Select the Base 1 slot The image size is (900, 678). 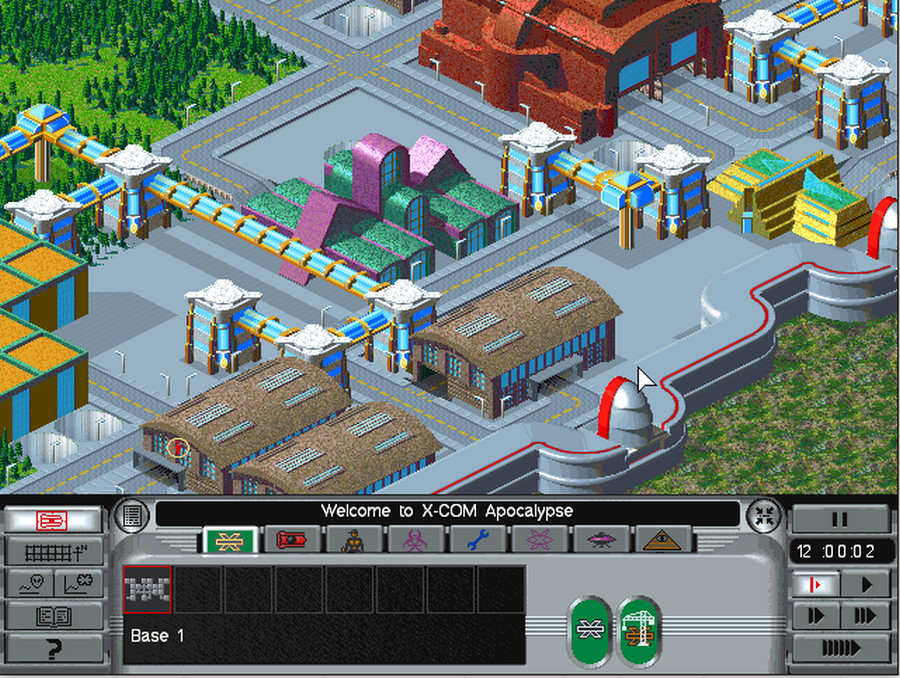pyautogui.click(x=148, y=590)
